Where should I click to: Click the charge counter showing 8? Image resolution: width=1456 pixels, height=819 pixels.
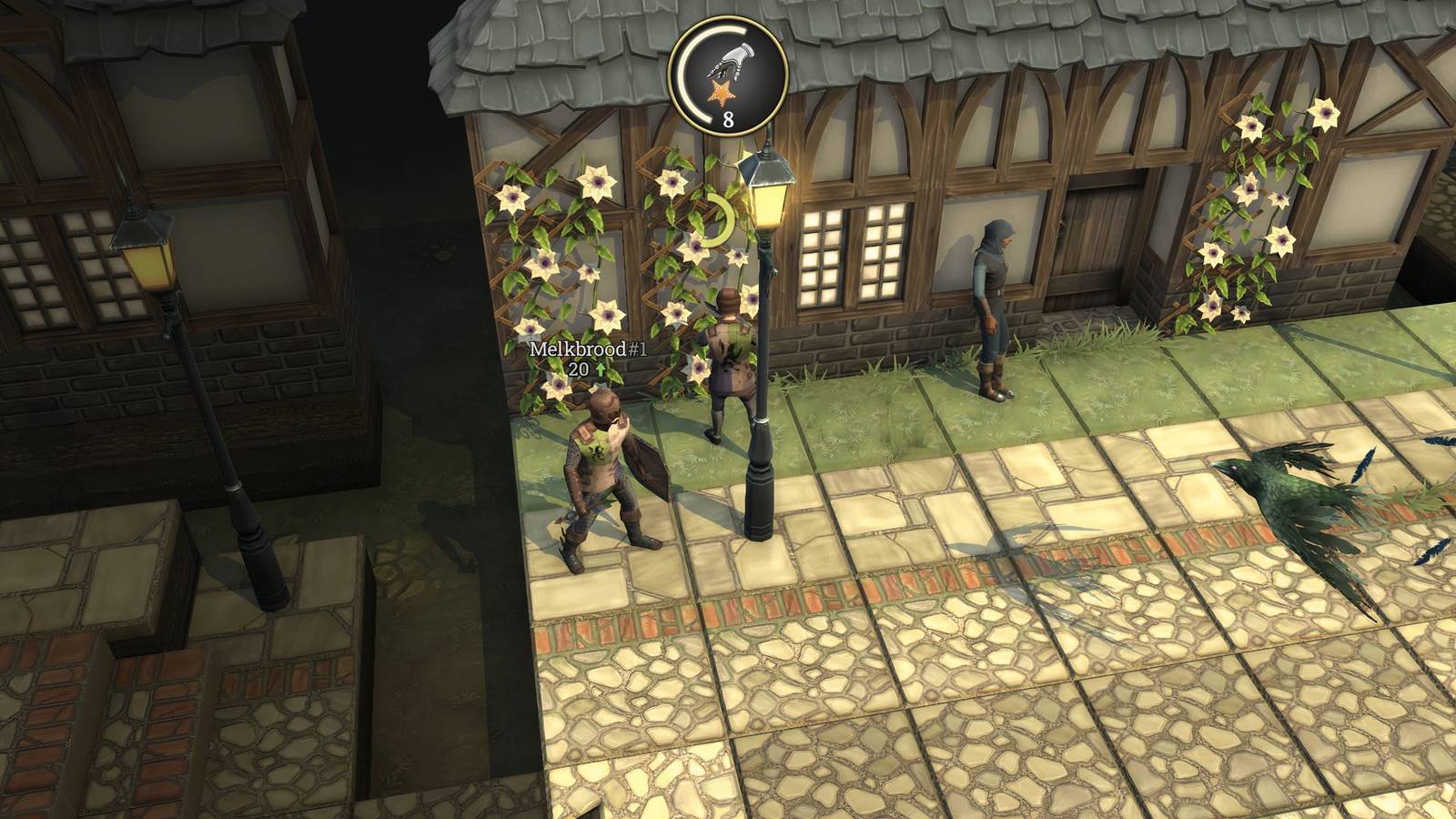[x=726, y=116]
